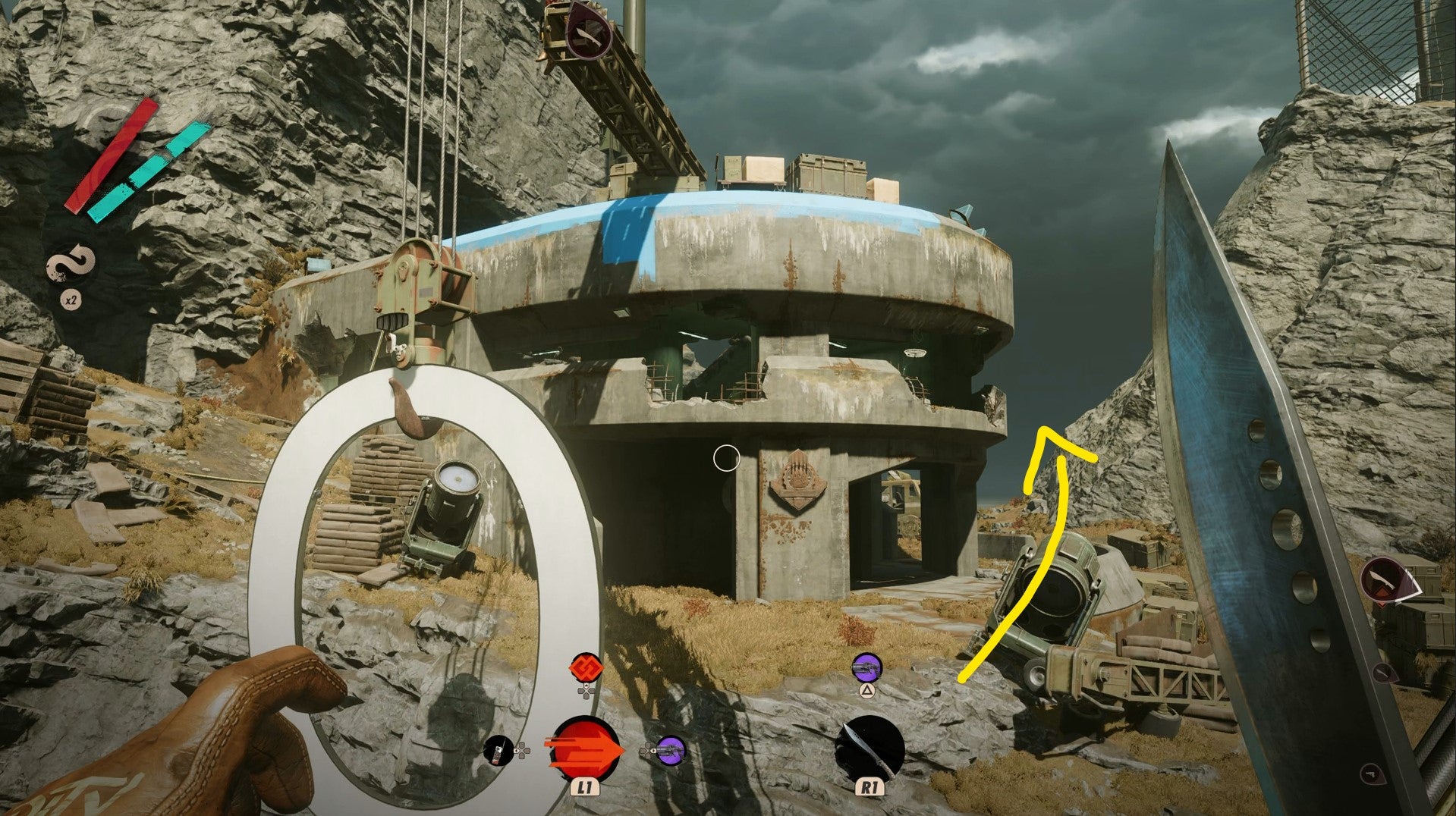The width and height of the screenshot is (1456, 816).
Task: Select the machete melee weapon icon
Action: click(870, 748)
